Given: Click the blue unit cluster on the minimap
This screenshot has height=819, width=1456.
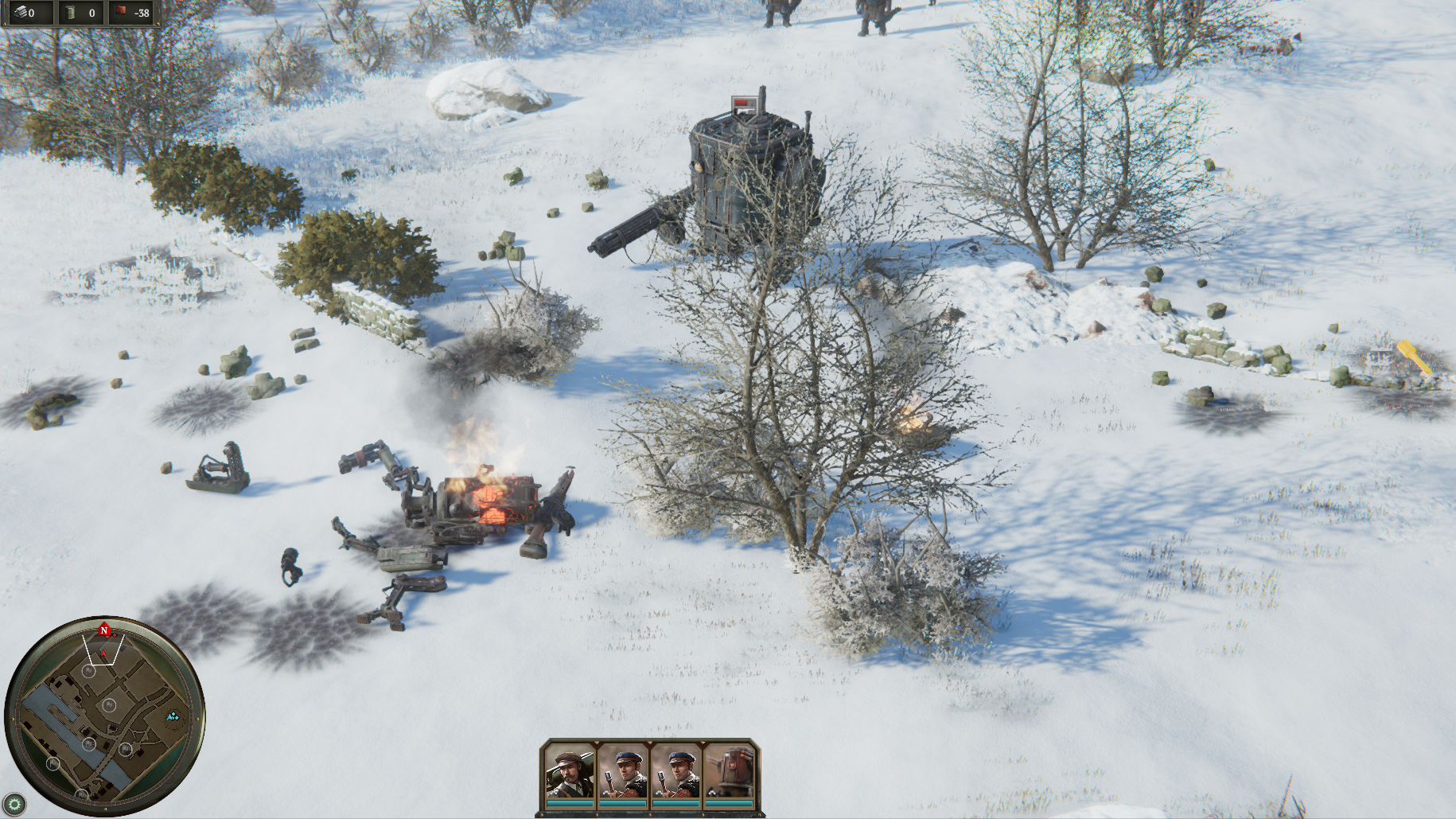Looking at the screenshot, I should tap(173, 718).
